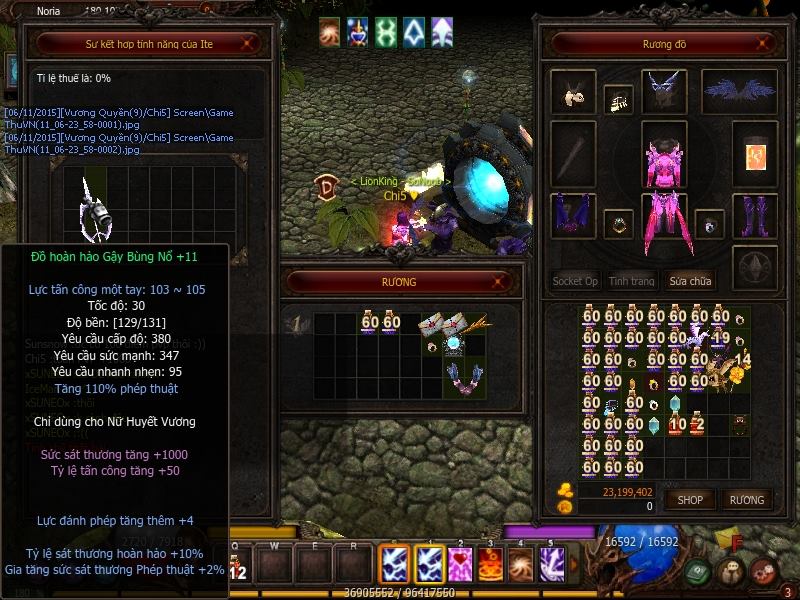
Task: Select the equipped purple boots slot
Action: tap(755, 214)
